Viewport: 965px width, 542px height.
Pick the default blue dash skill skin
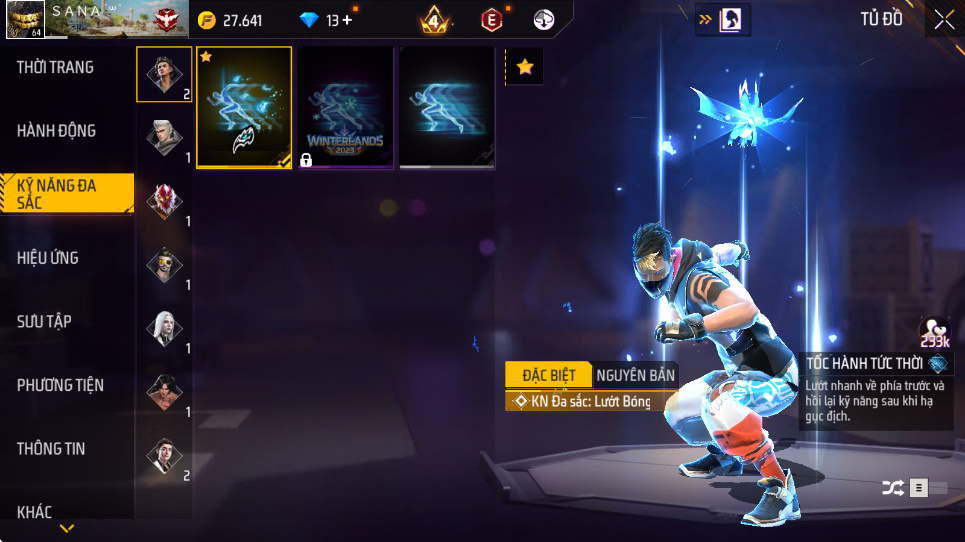point(447,107)
